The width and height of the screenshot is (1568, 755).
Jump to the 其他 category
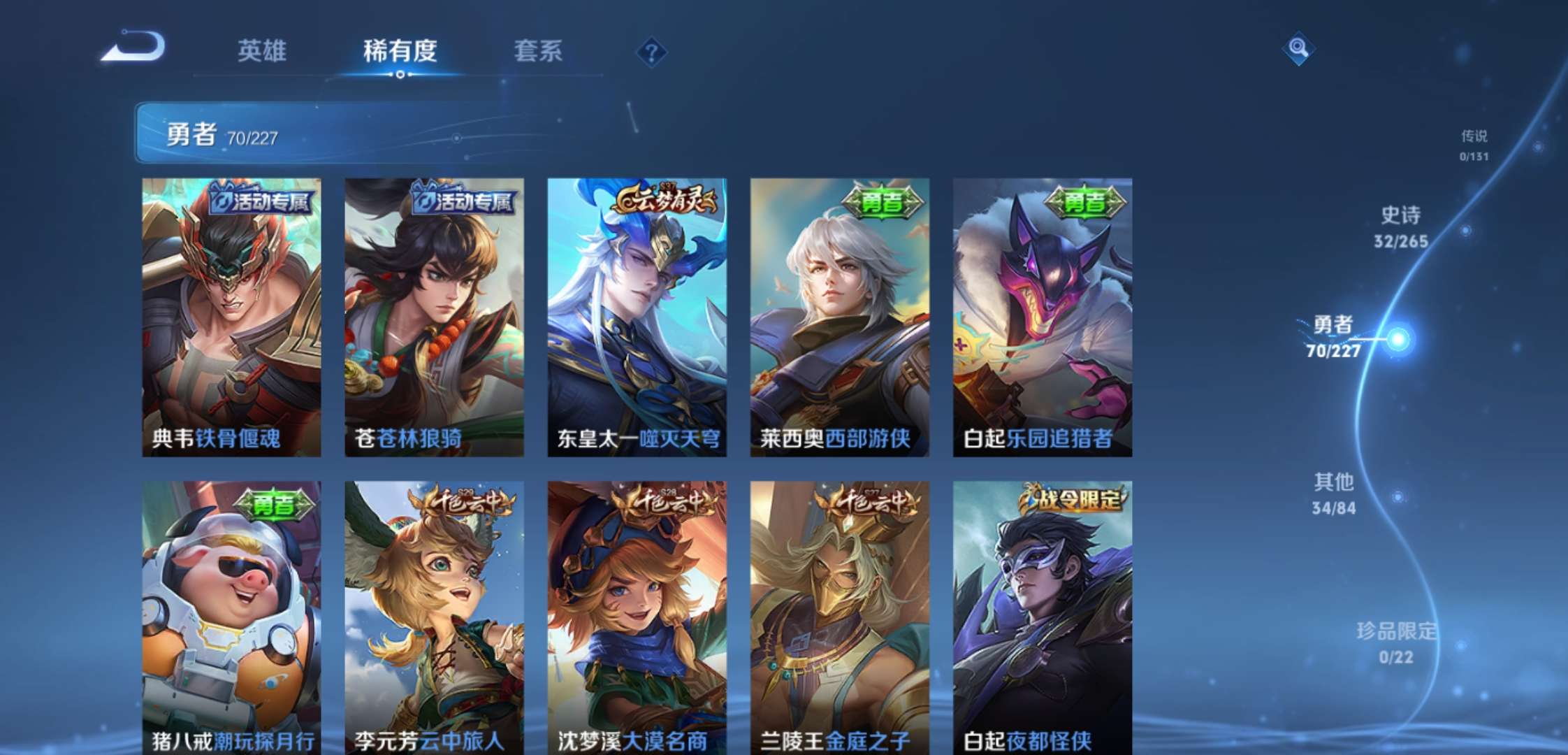point(1334,493)
